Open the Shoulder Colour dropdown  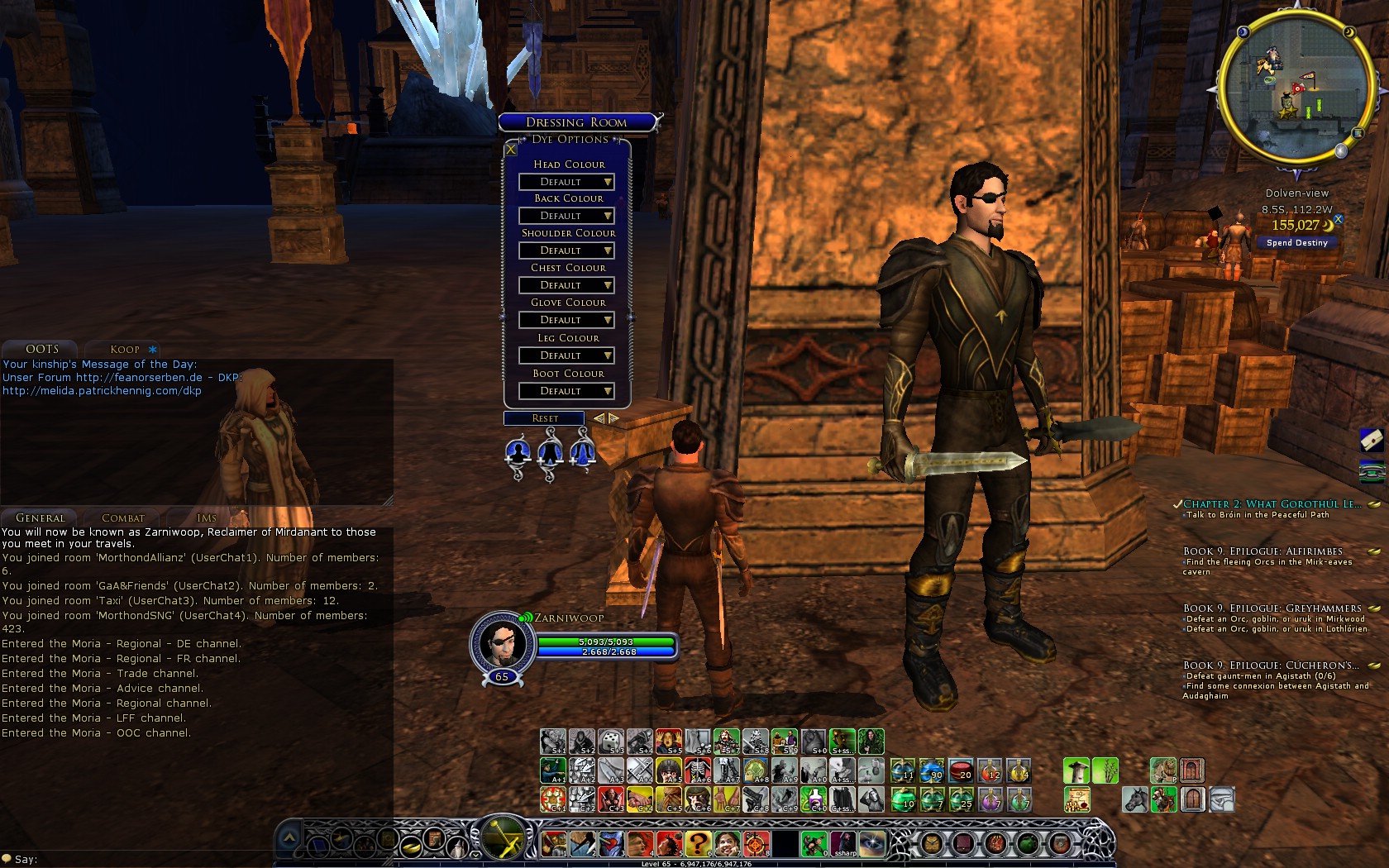(567, 250)
